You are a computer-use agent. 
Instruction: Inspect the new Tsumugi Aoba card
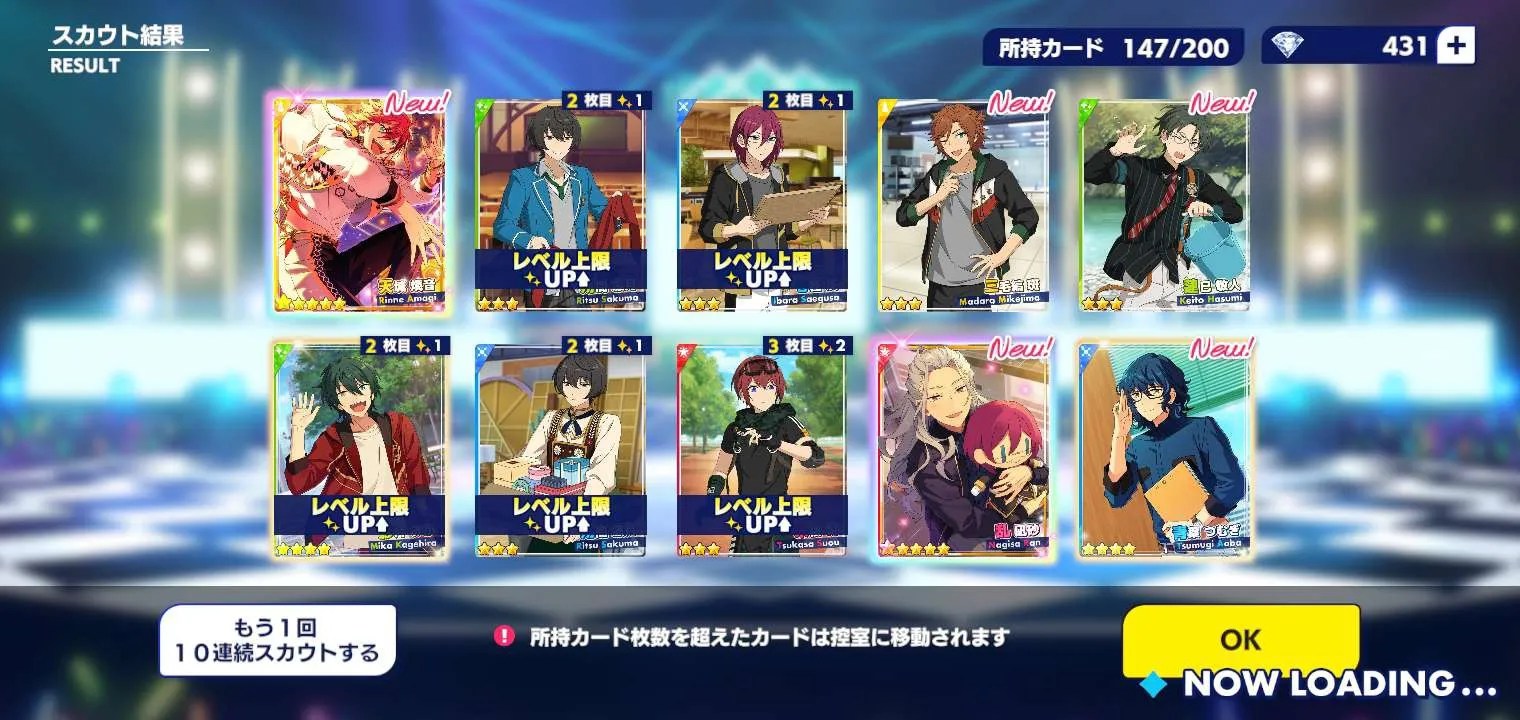click(1164, 450)
